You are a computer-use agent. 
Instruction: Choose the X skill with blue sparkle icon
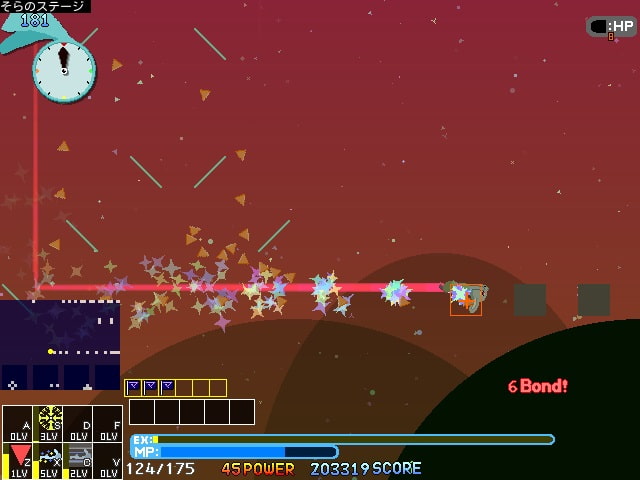pos(49,459)
